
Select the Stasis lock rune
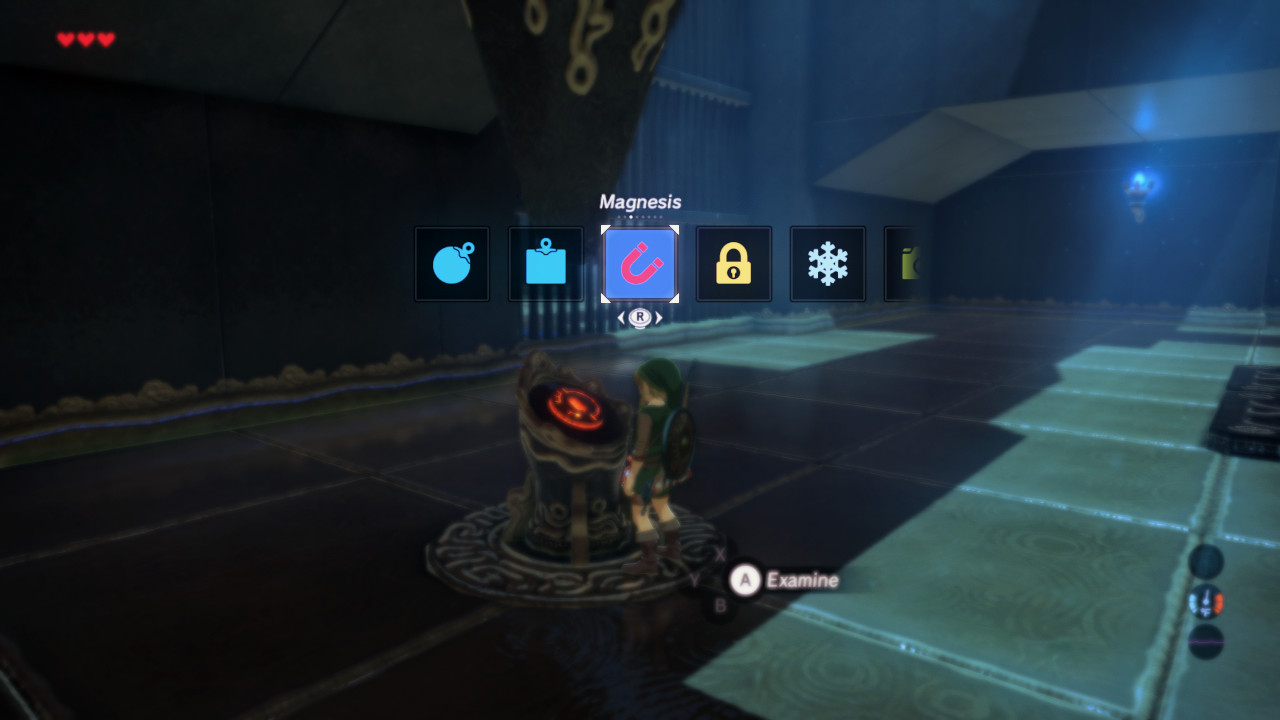[733, 263]
